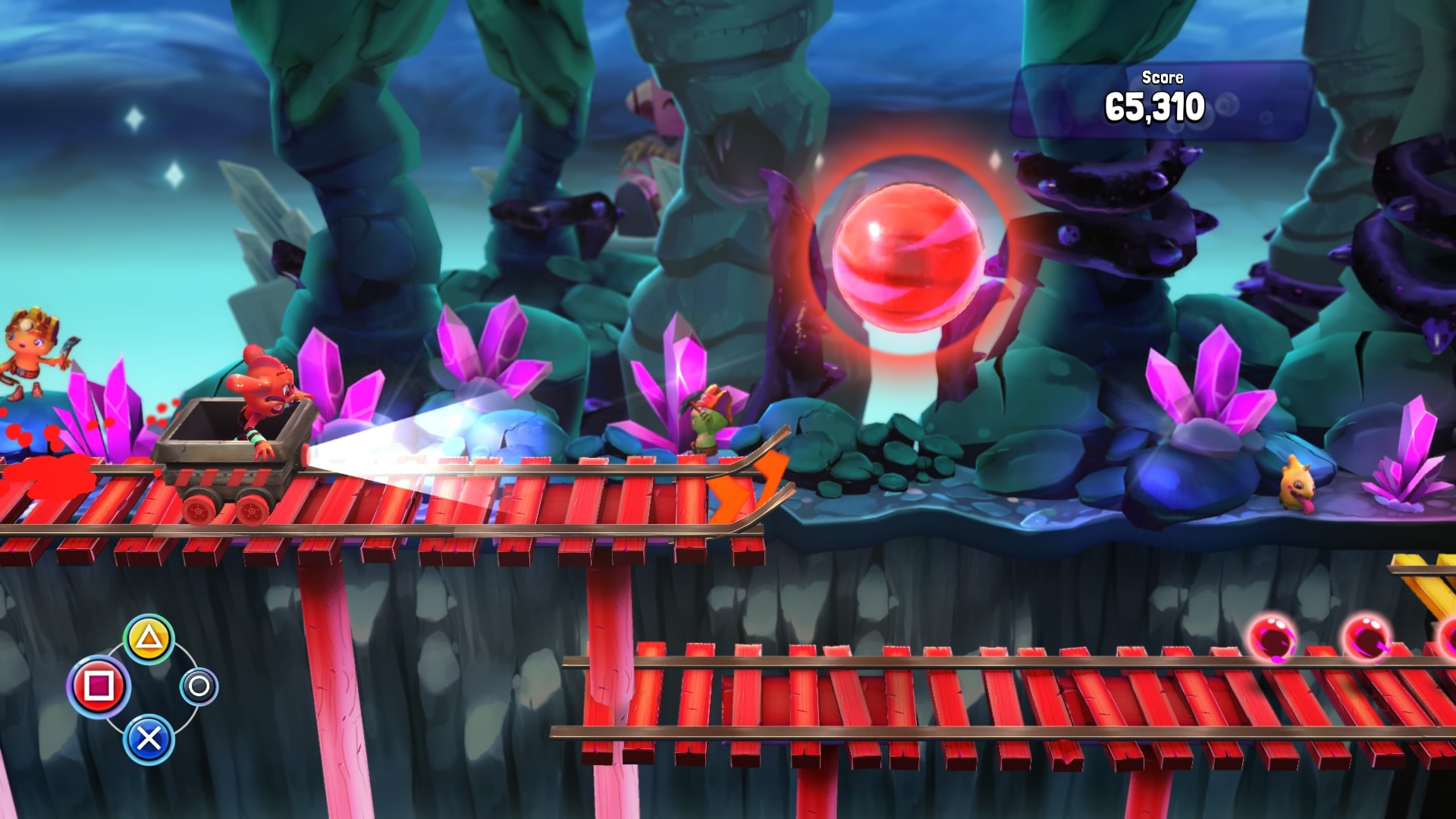This screenshot has width=1456, height=819.
Task: Switch to the Score display
Action: [x=1163, y=78]
